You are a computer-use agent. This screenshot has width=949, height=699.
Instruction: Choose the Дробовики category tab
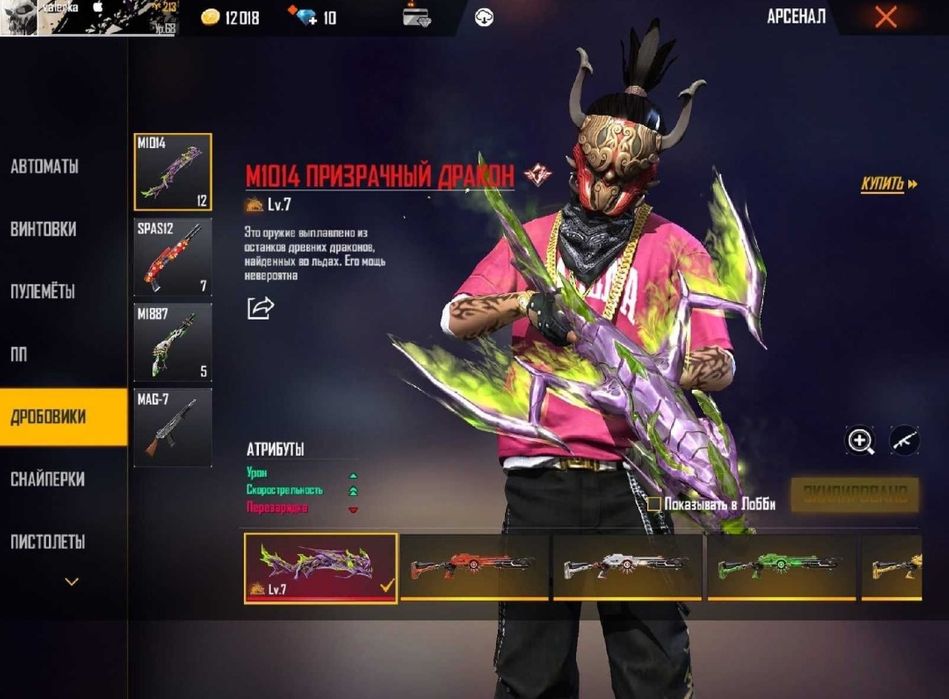pos(48,417)
